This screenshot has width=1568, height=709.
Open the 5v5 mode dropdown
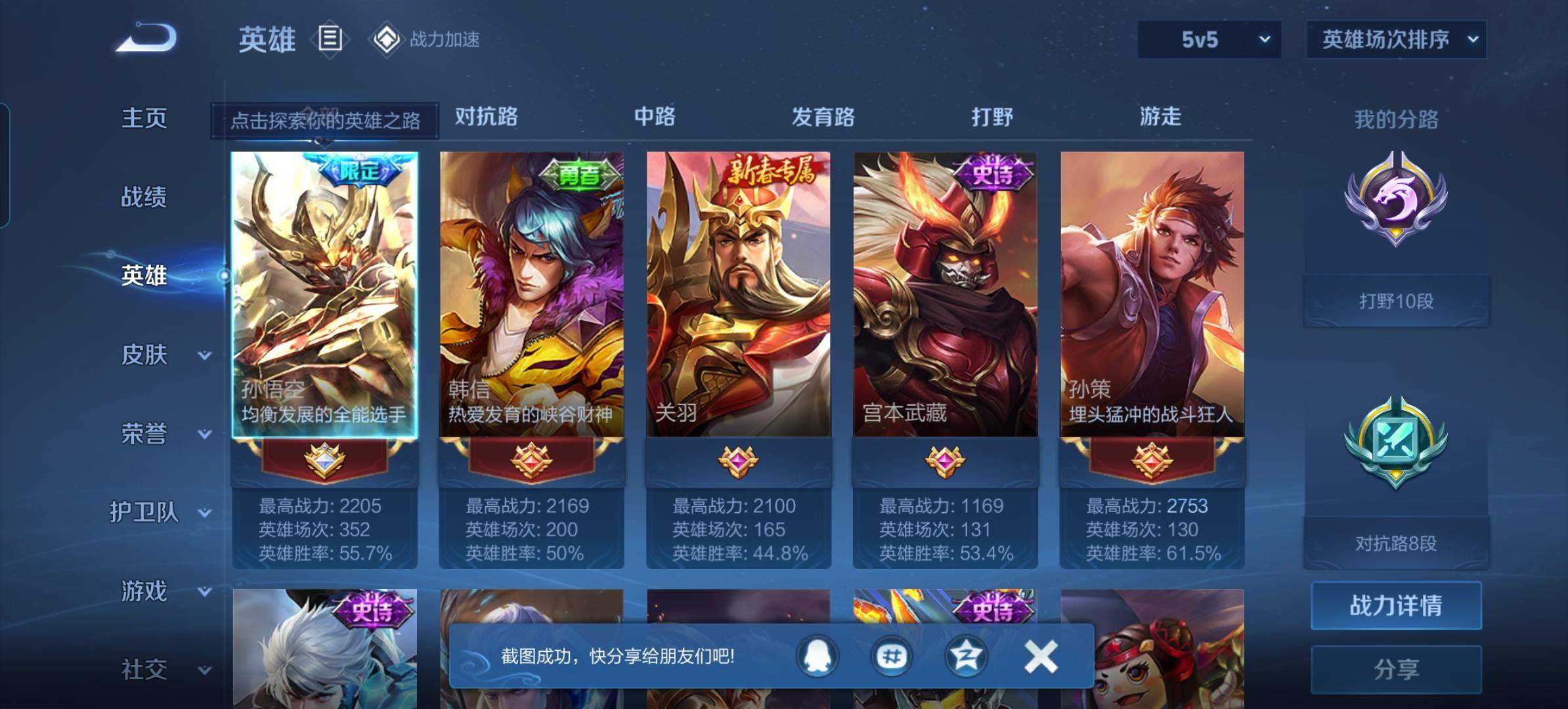pos(1209,39)
